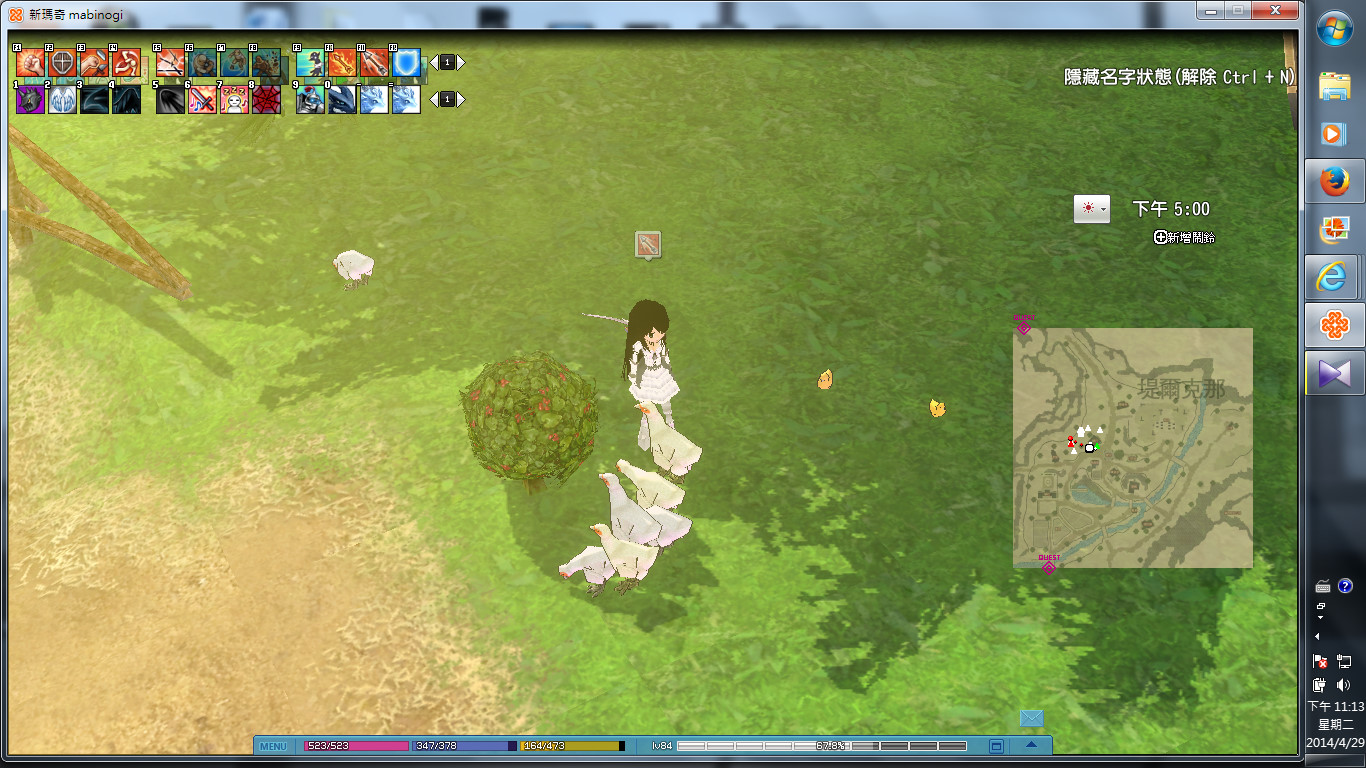The image size is (1366, 768).
Task: Select the blue glowing shield skill
Action: 406,64
